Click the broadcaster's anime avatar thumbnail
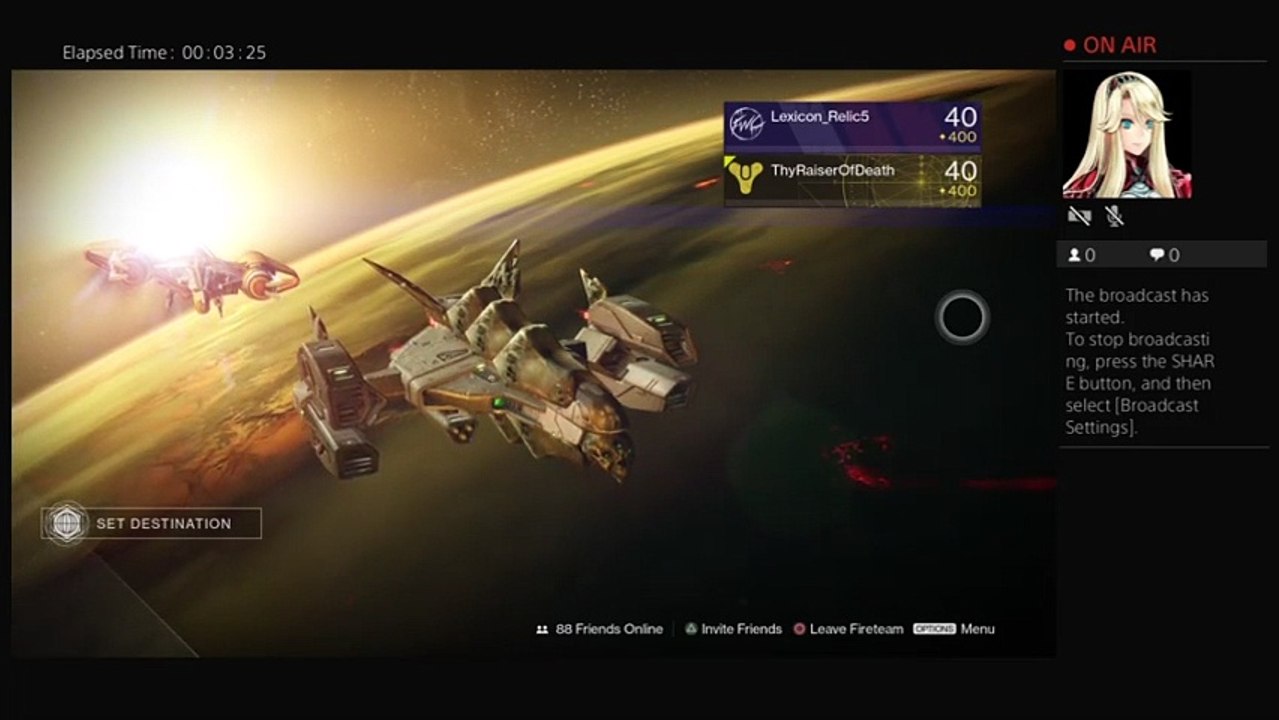The image size is (1279, 720). tap(1126, 134)
